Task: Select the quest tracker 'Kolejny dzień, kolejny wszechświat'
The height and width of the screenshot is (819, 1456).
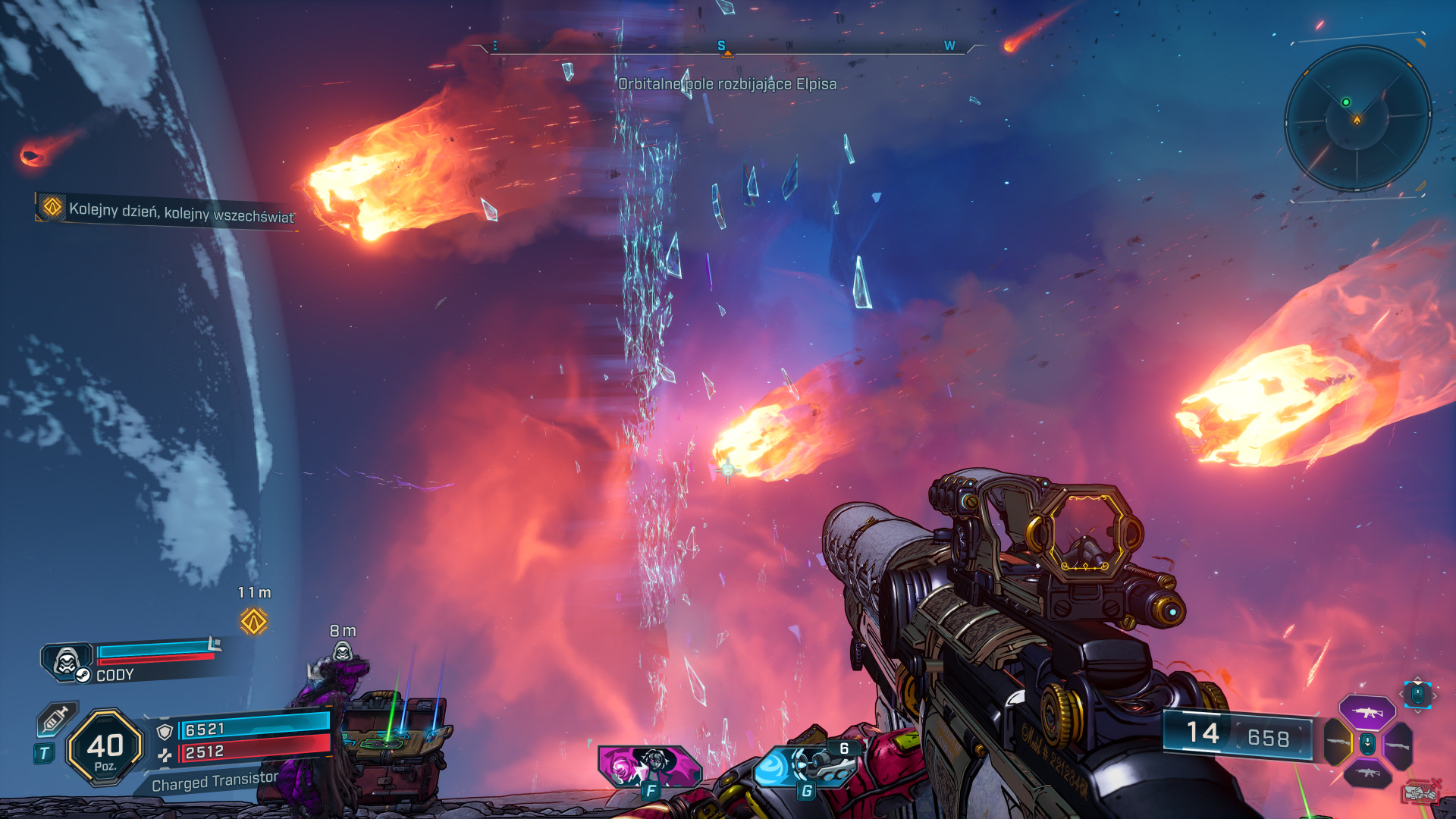Action: point(168,211)
